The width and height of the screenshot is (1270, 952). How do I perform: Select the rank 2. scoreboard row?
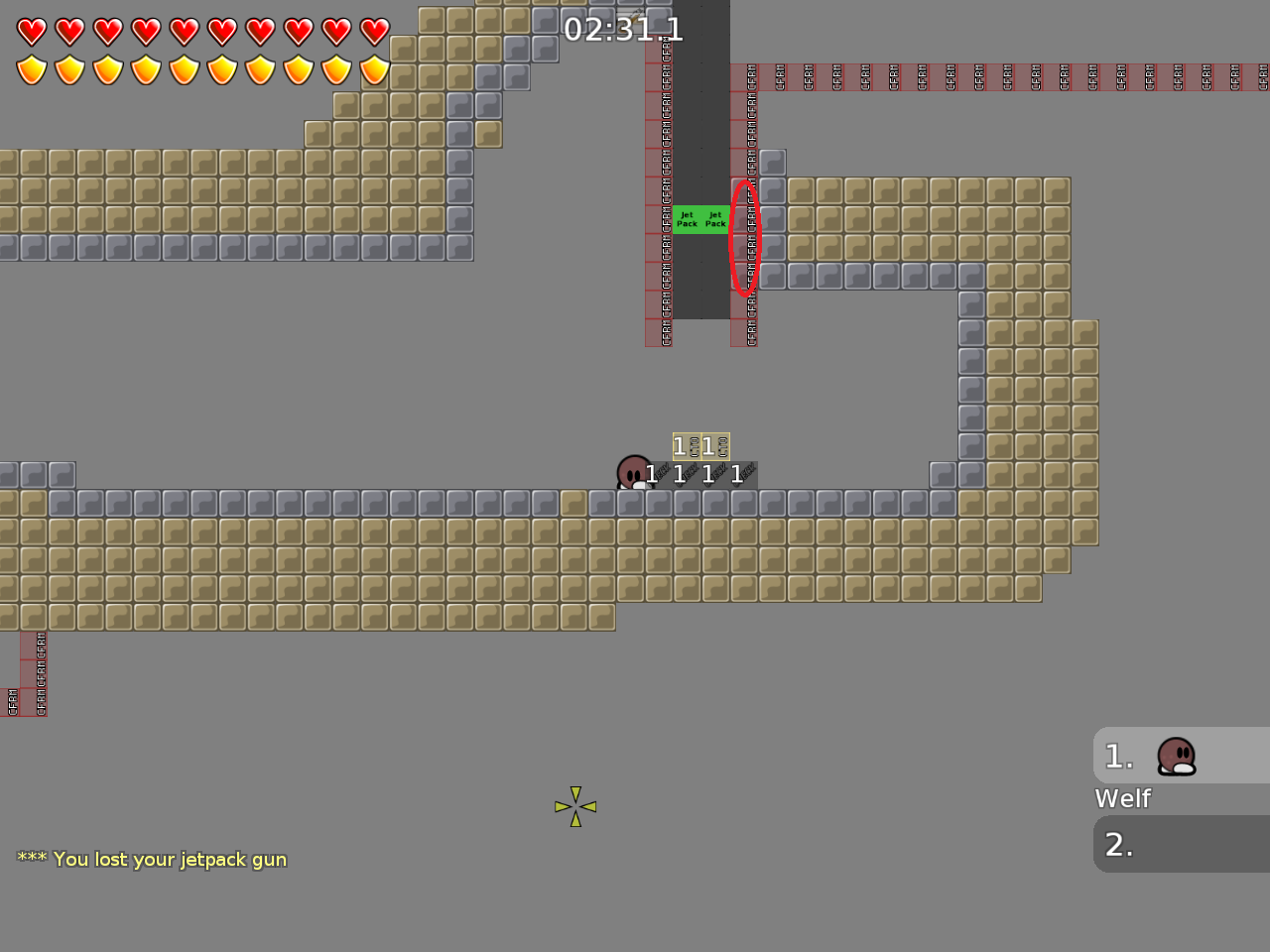click(x=1118, y=845)
